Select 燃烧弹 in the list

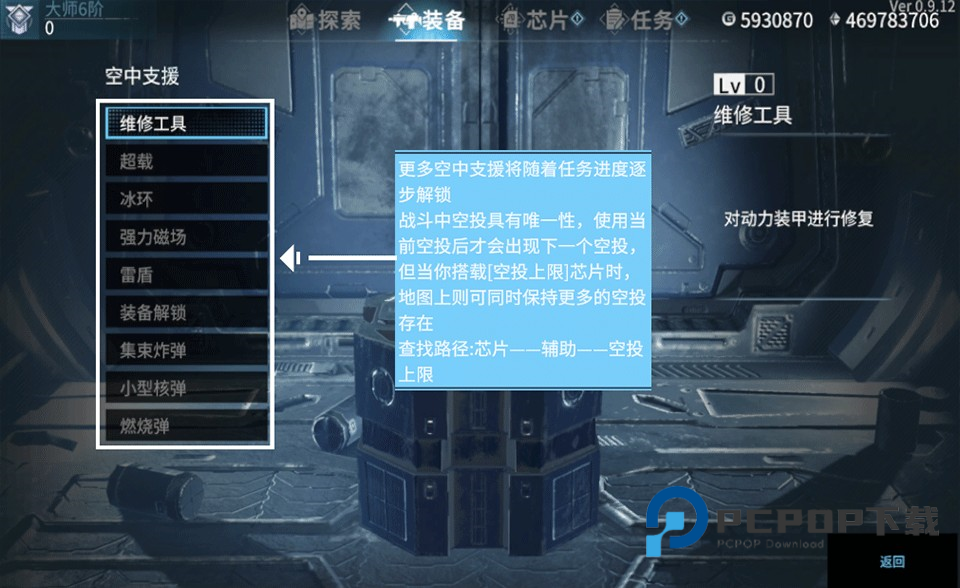point(186,427)
